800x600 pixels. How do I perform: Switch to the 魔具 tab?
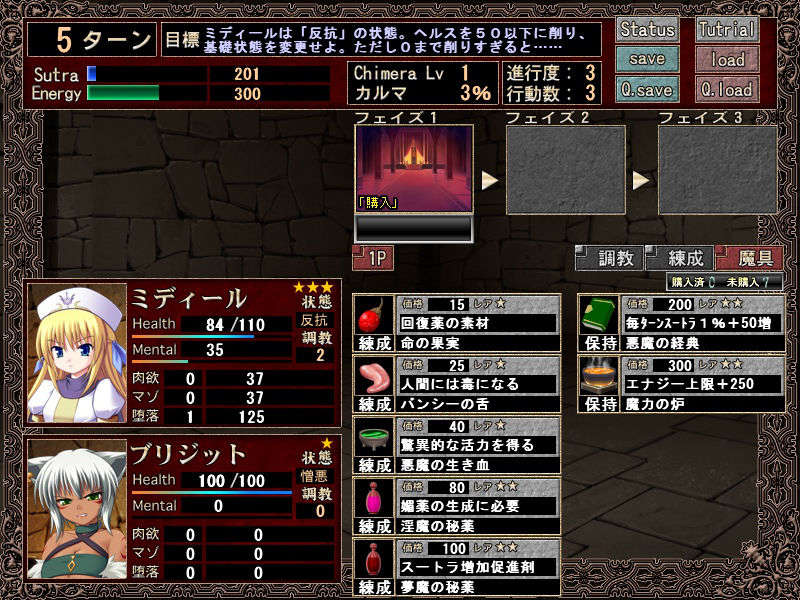coord(748,258)
